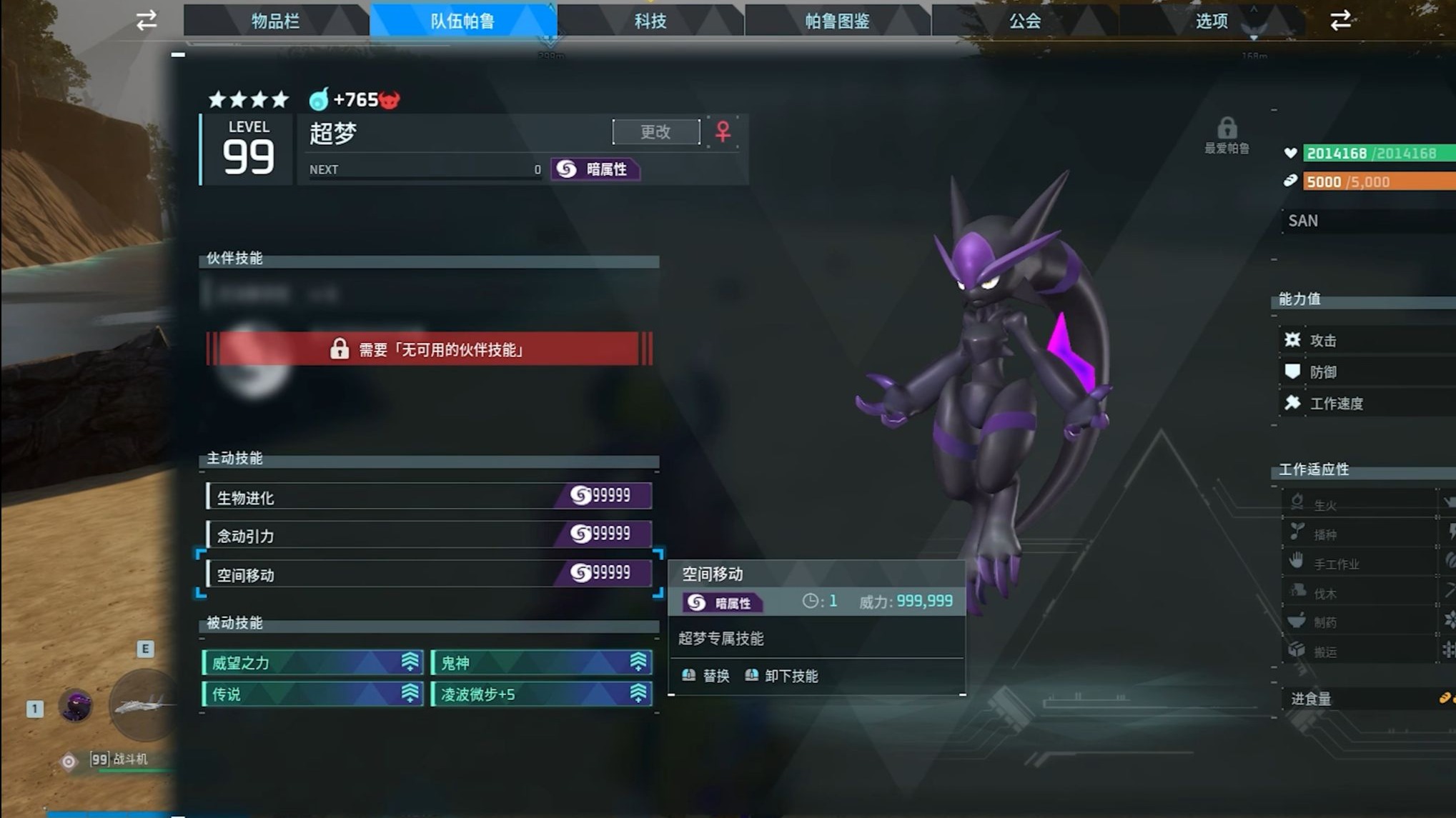Click the 工作速度 work speed icon
The image size is (1456, 818).
pyautogui.click(x=1294, y=403)
